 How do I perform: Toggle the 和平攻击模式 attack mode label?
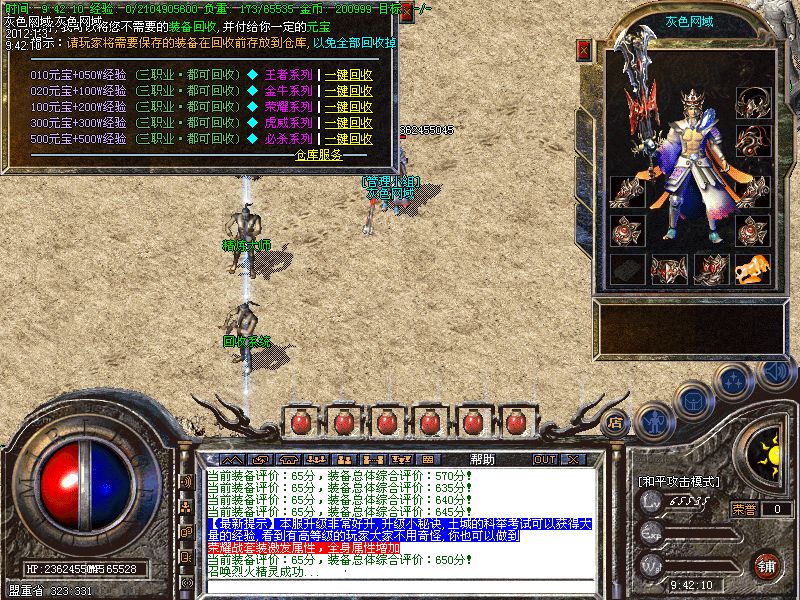coord(679,481)
